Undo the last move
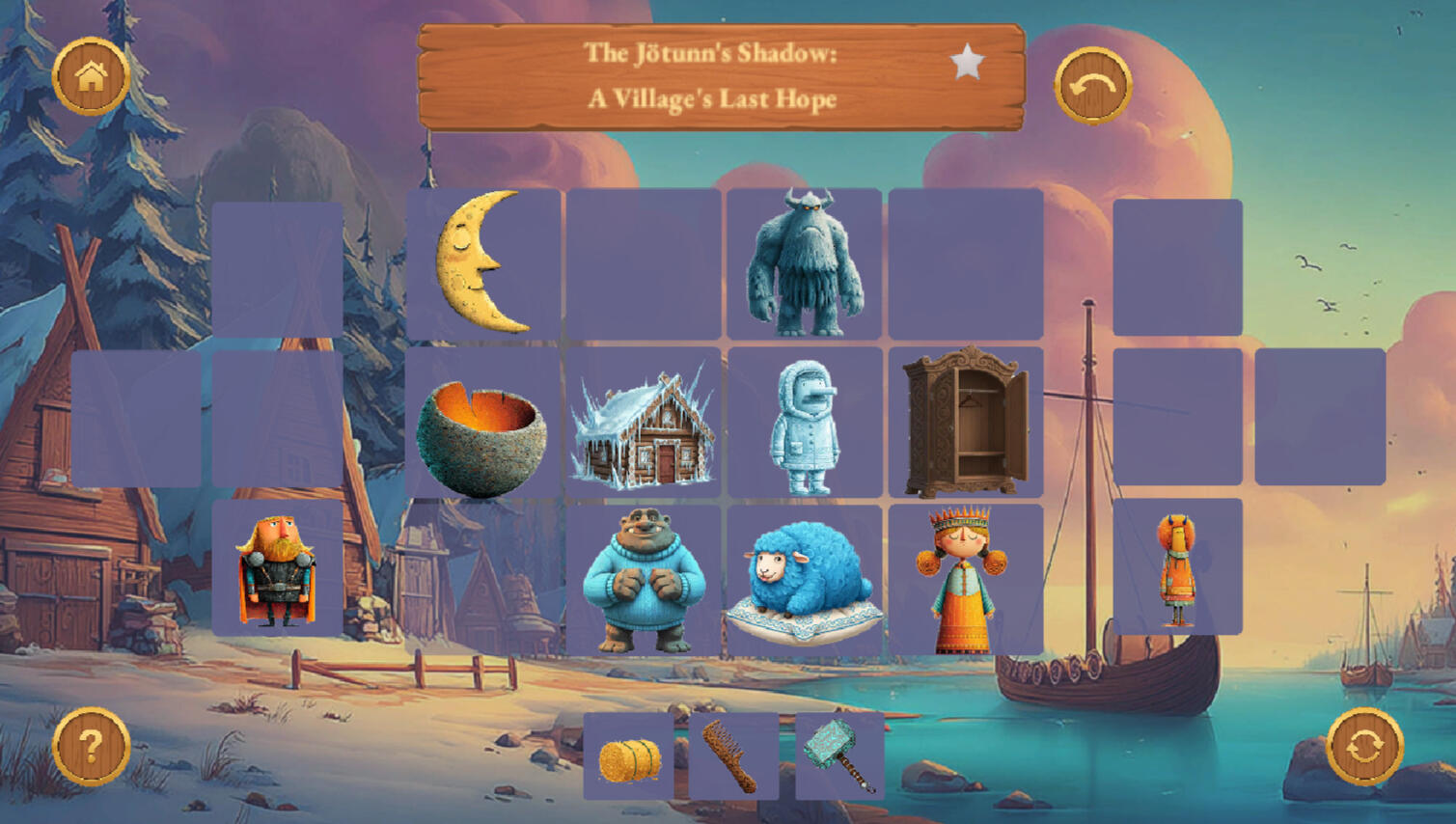 pos(1092,86)
